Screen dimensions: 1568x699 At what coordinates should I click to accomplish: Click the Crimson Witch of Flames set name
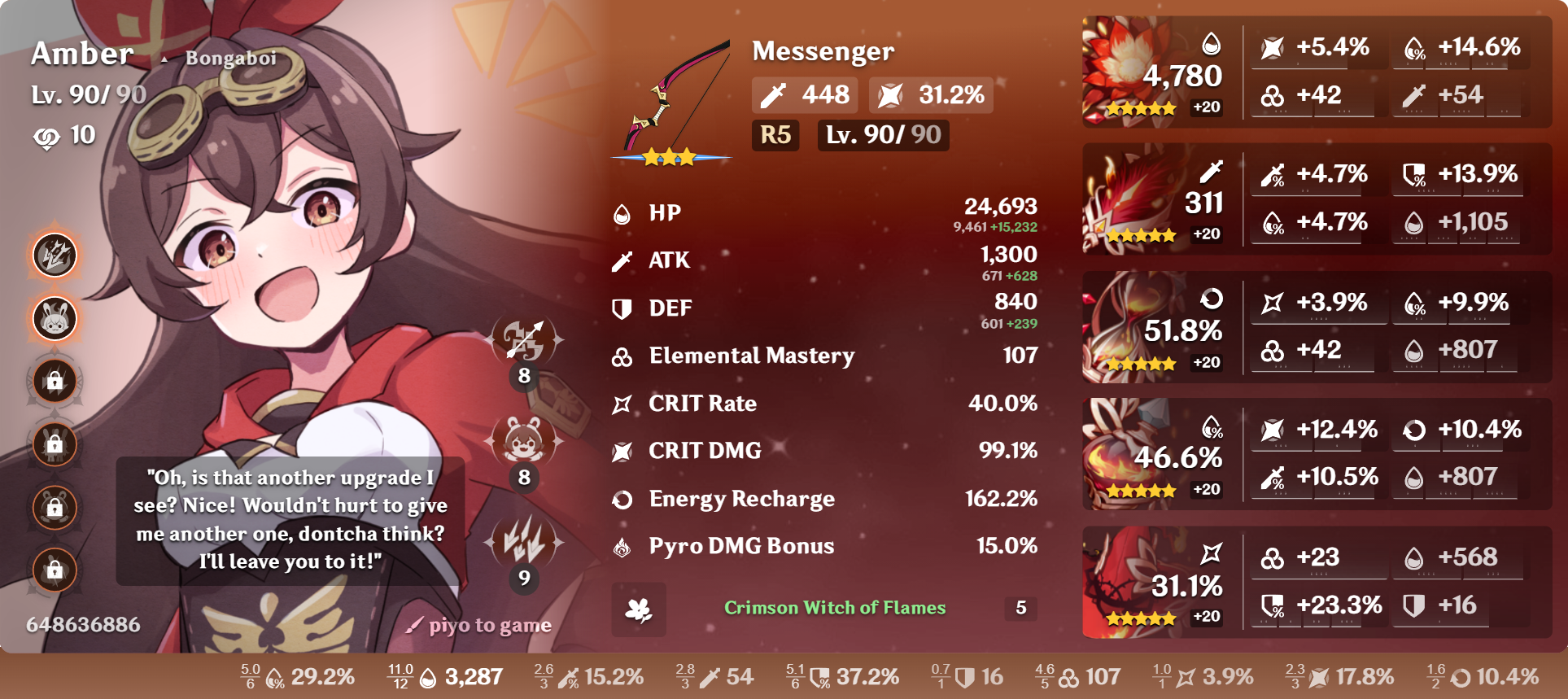point(835,608)
